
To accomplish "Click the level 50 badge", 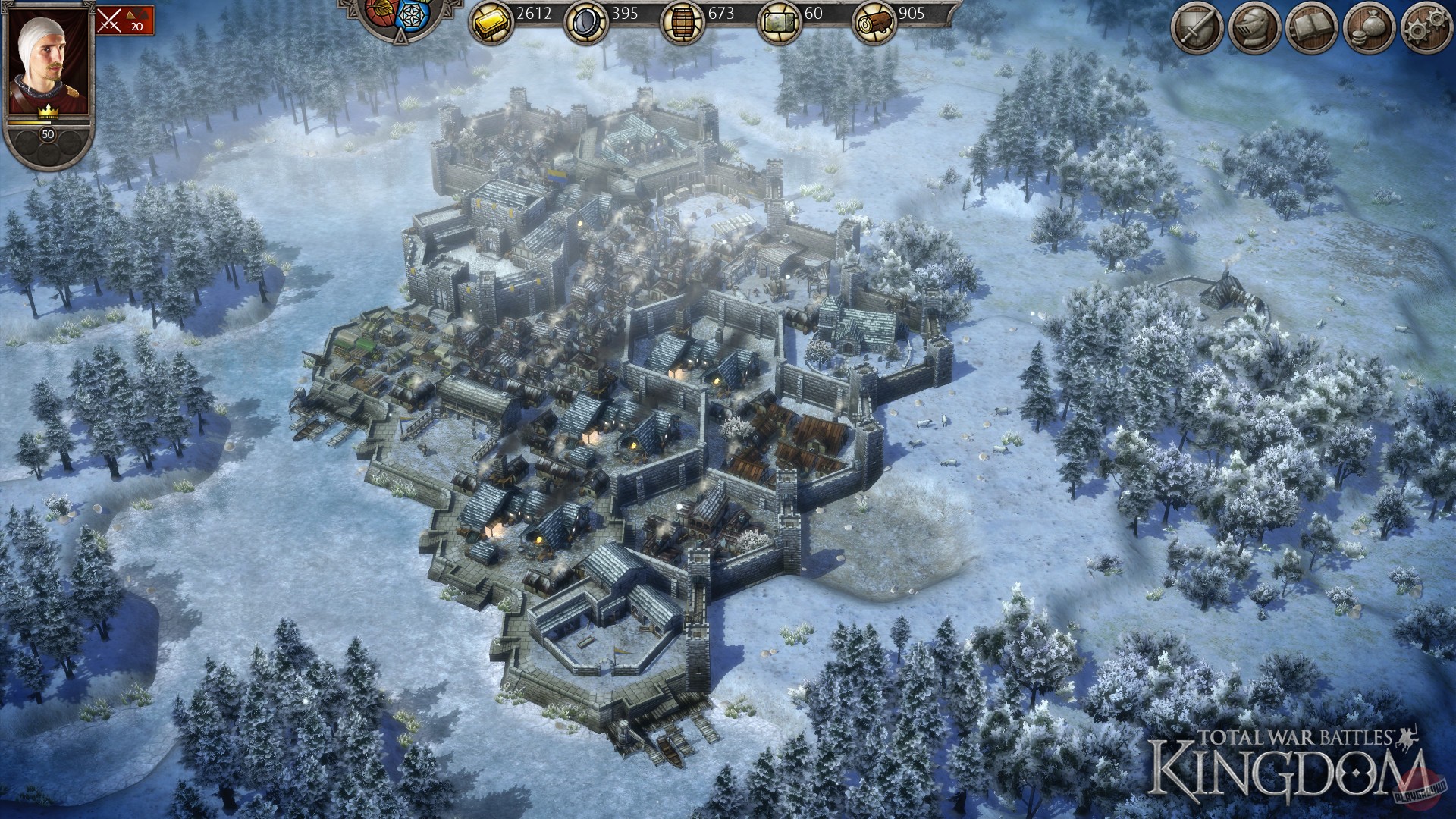I will click(47, 135).
